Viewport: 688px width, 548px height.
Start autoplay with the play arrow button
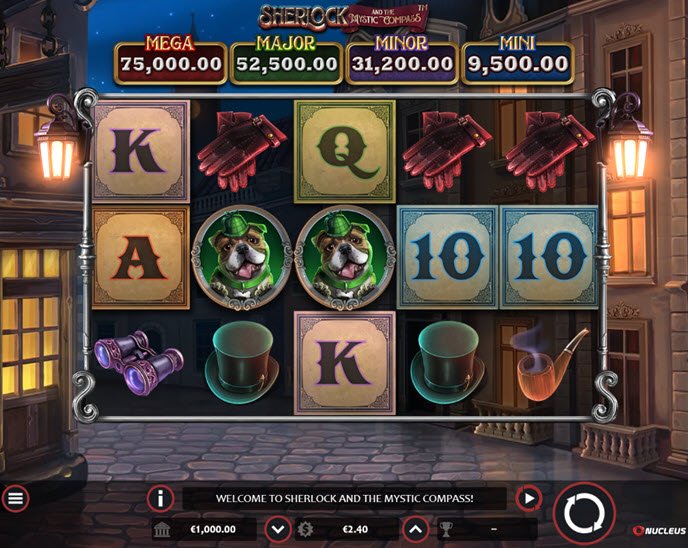pos(527,498)
